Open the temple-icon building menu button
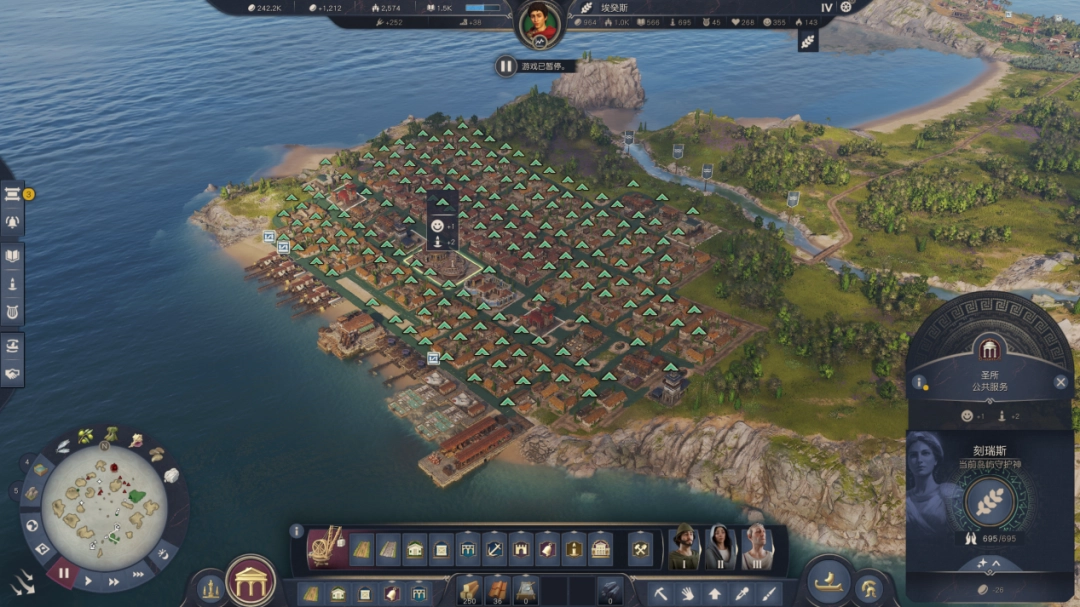This screenshot has width=1080, height=607. (251, 579)
